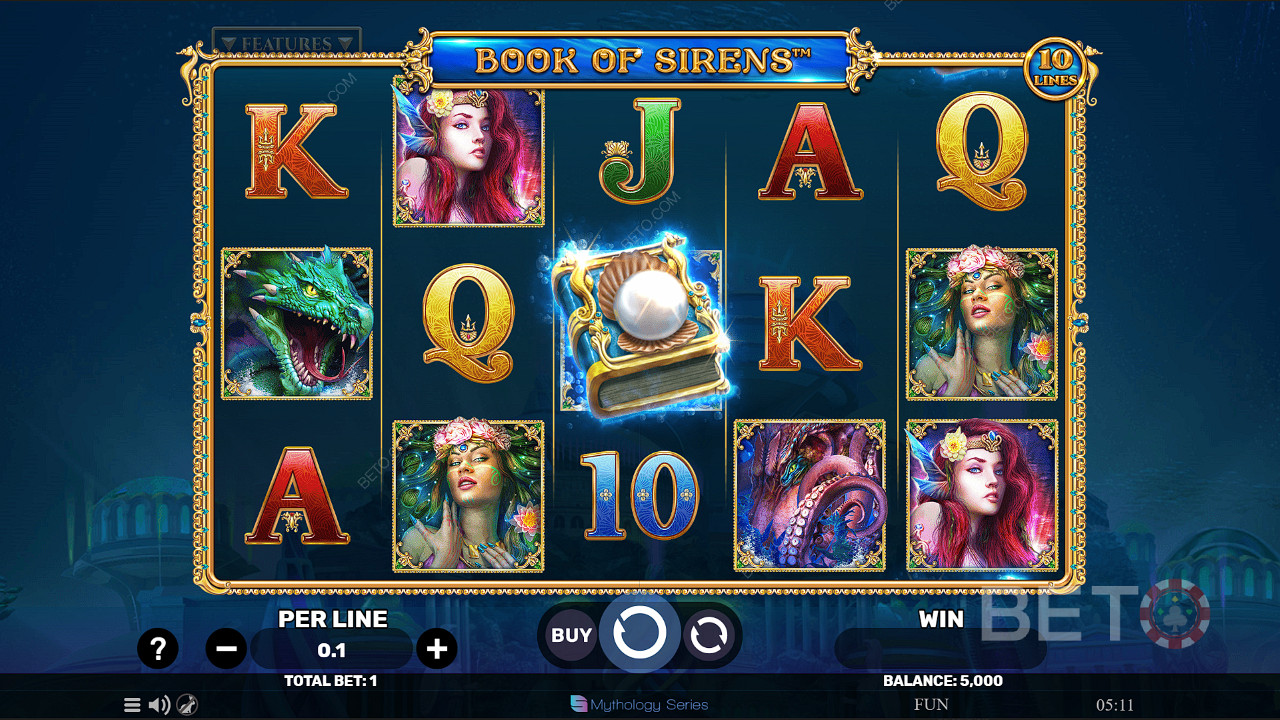Open the Mythology Series link
The image size is (1280, 720).
[x=639, y=704]
